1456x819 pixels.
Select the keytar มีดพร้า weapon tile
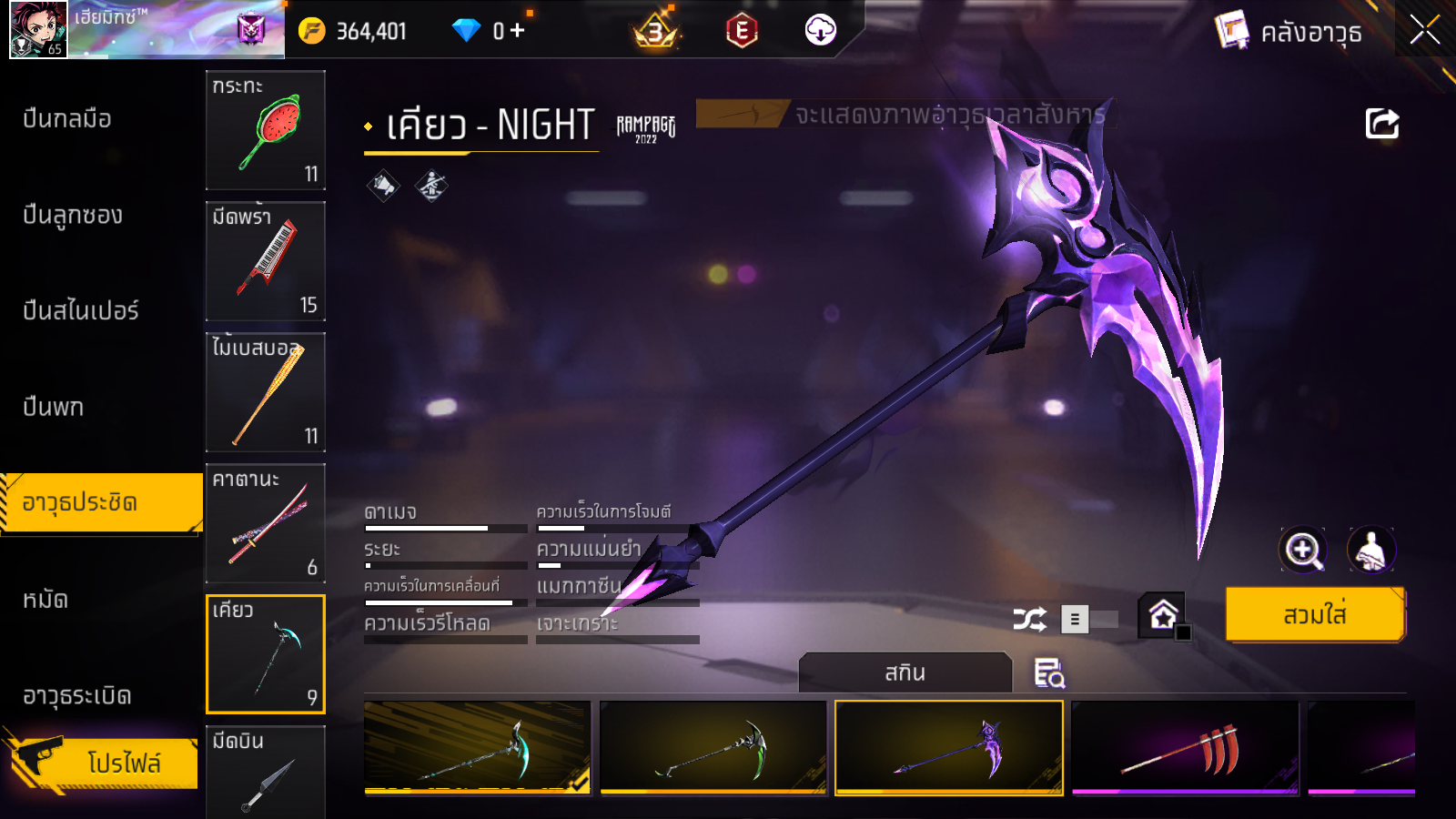pyautogui.click(x=266, y=261)
